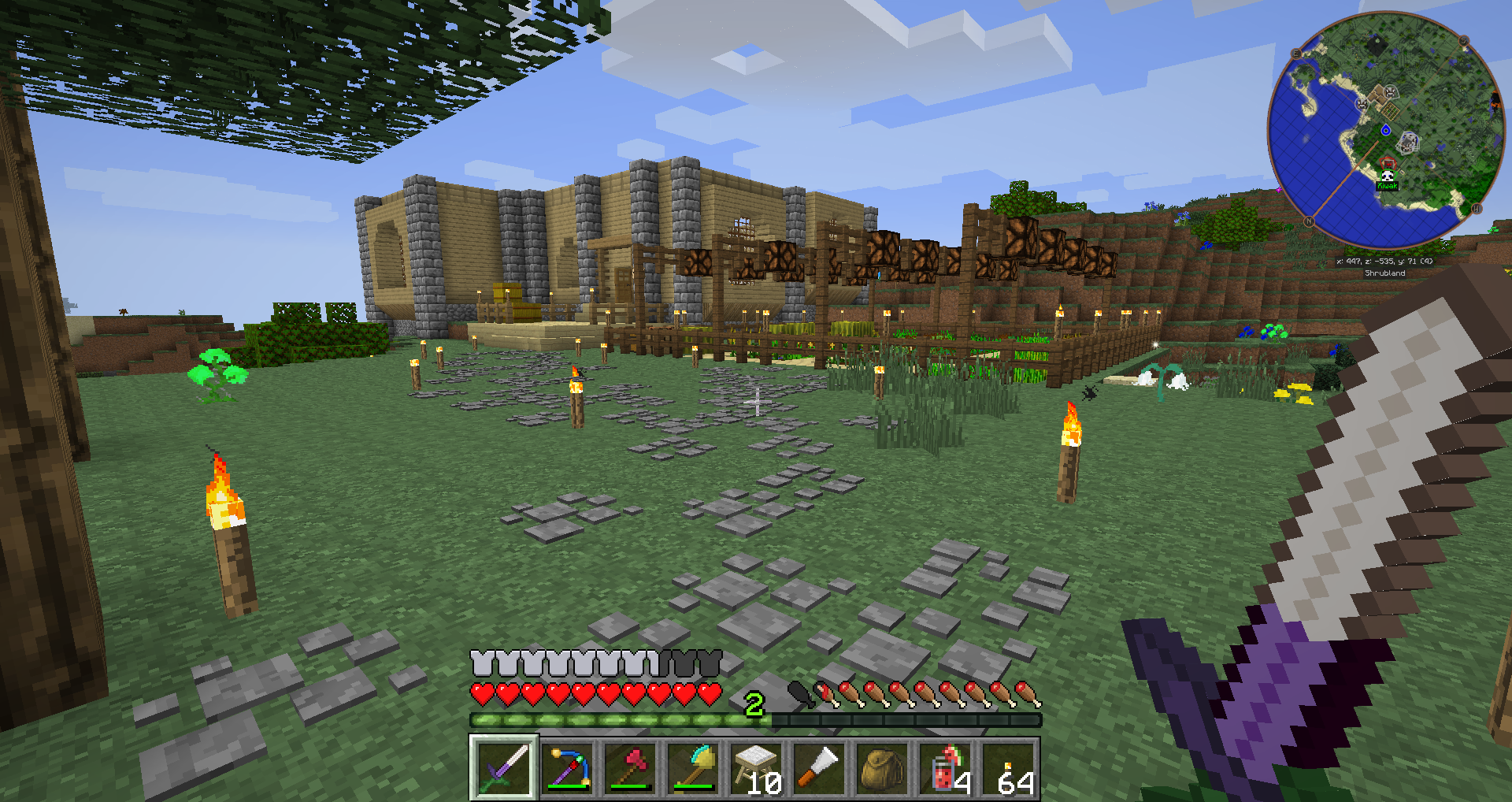Click the blue waypoint marker on minimap
Viewport: 1512px width, 802px height.
1386,130
